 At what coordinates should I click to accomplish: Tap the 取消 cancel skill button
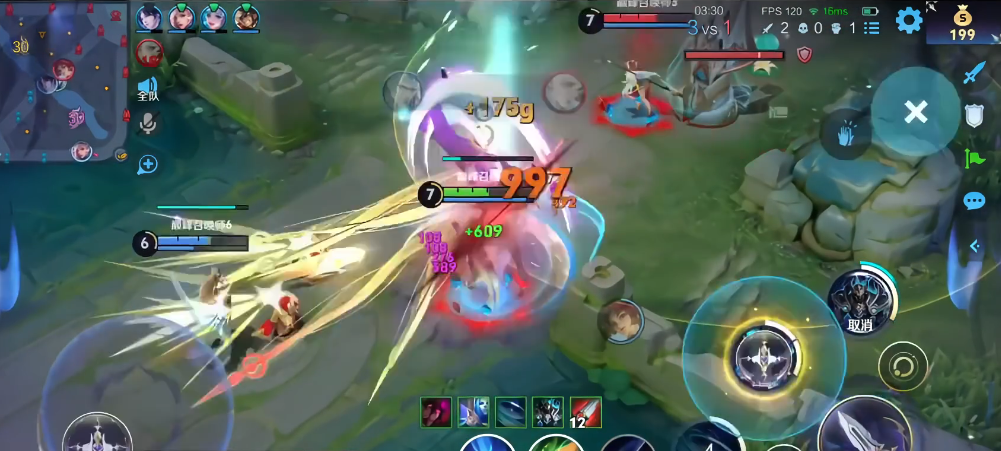860,298
